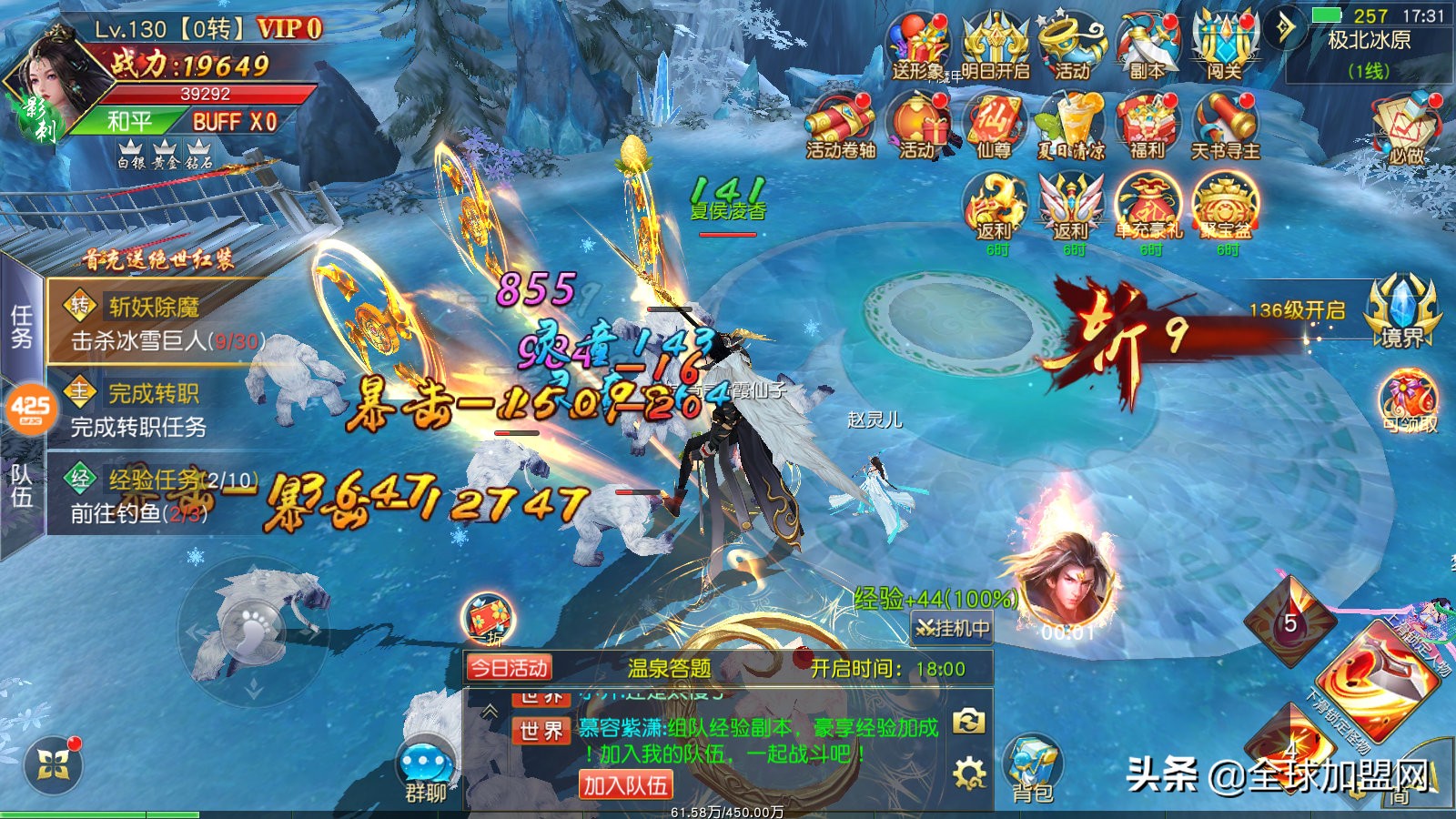This screenshot has height=819, width=1456.
Task: Toggle the 挂机中 auto-battle button
Action: pos(952,628)
